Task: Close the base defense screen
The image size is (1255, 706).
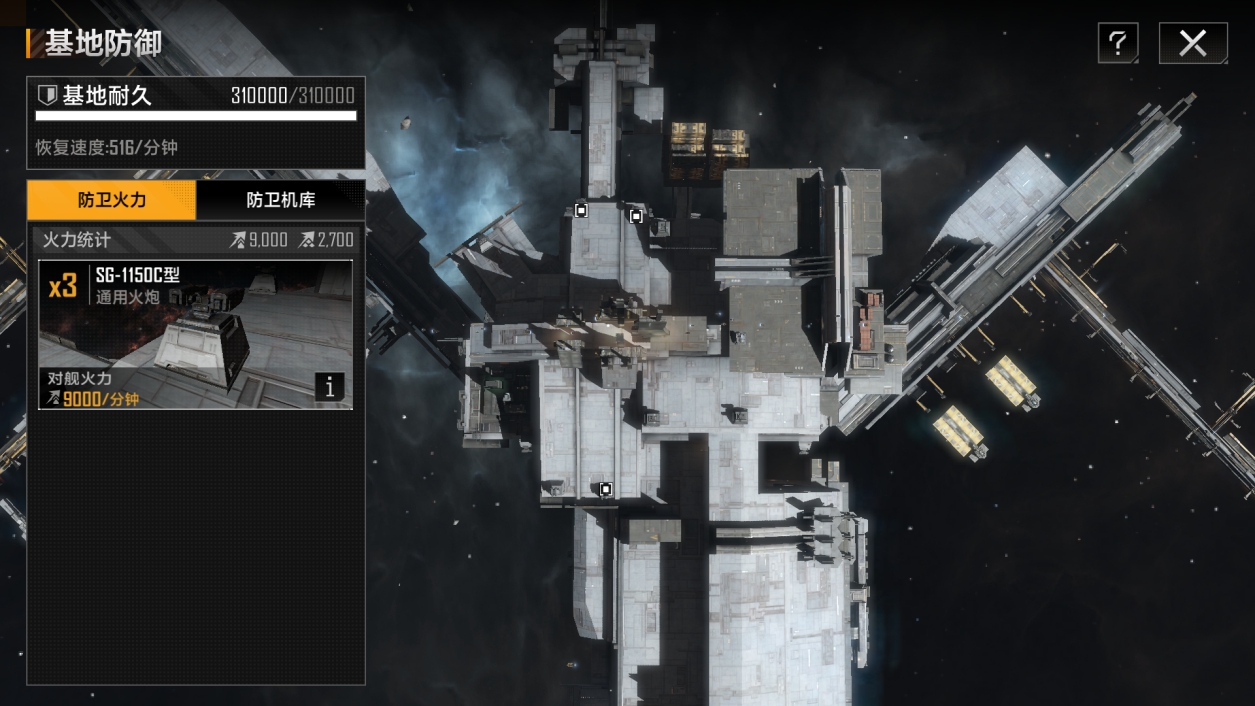Action: (x=1192, y=43)
